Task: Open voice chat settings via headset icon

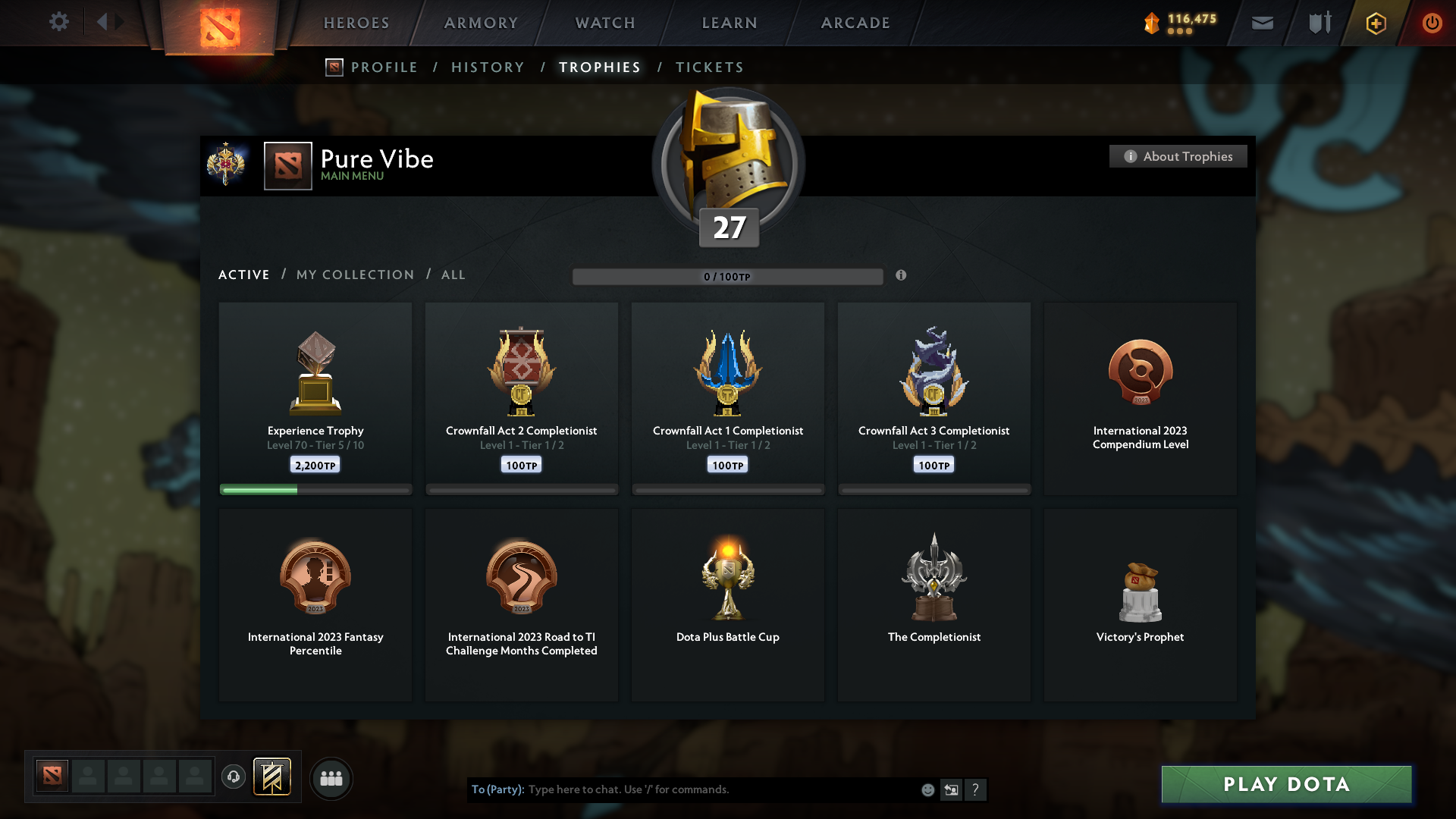Action: tap(234, 778)
